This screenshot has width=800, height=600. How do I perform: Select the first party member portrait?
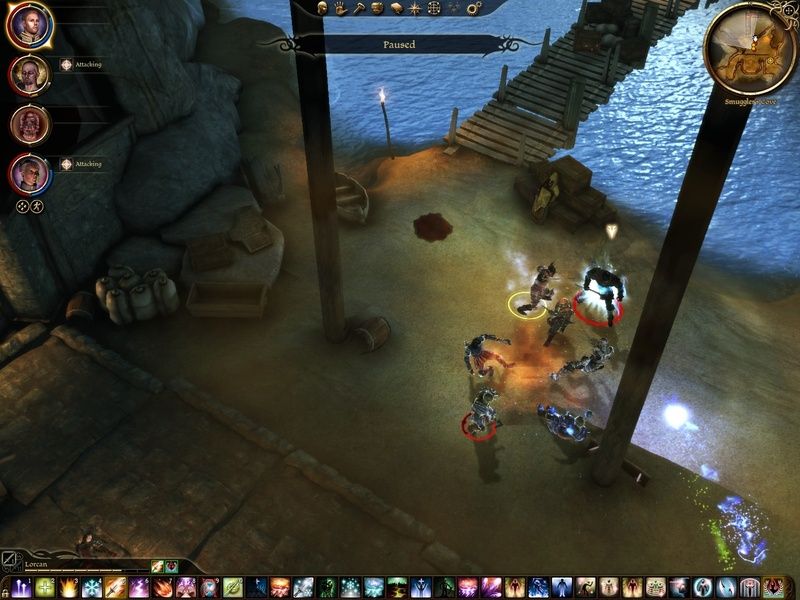[28, 26]
